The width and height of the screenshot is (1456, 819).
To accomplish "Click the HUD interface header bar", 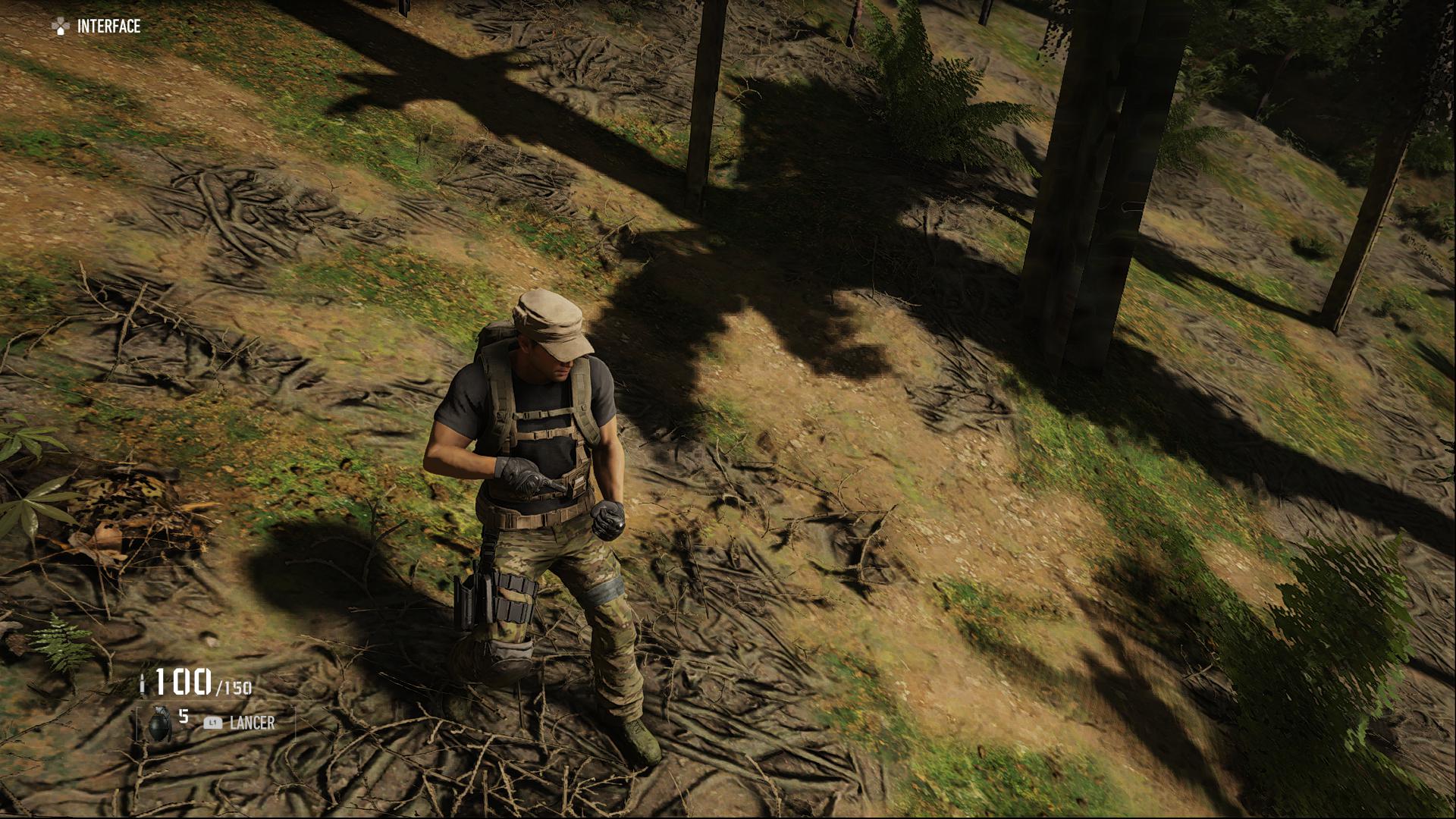I will click(91, 25).
